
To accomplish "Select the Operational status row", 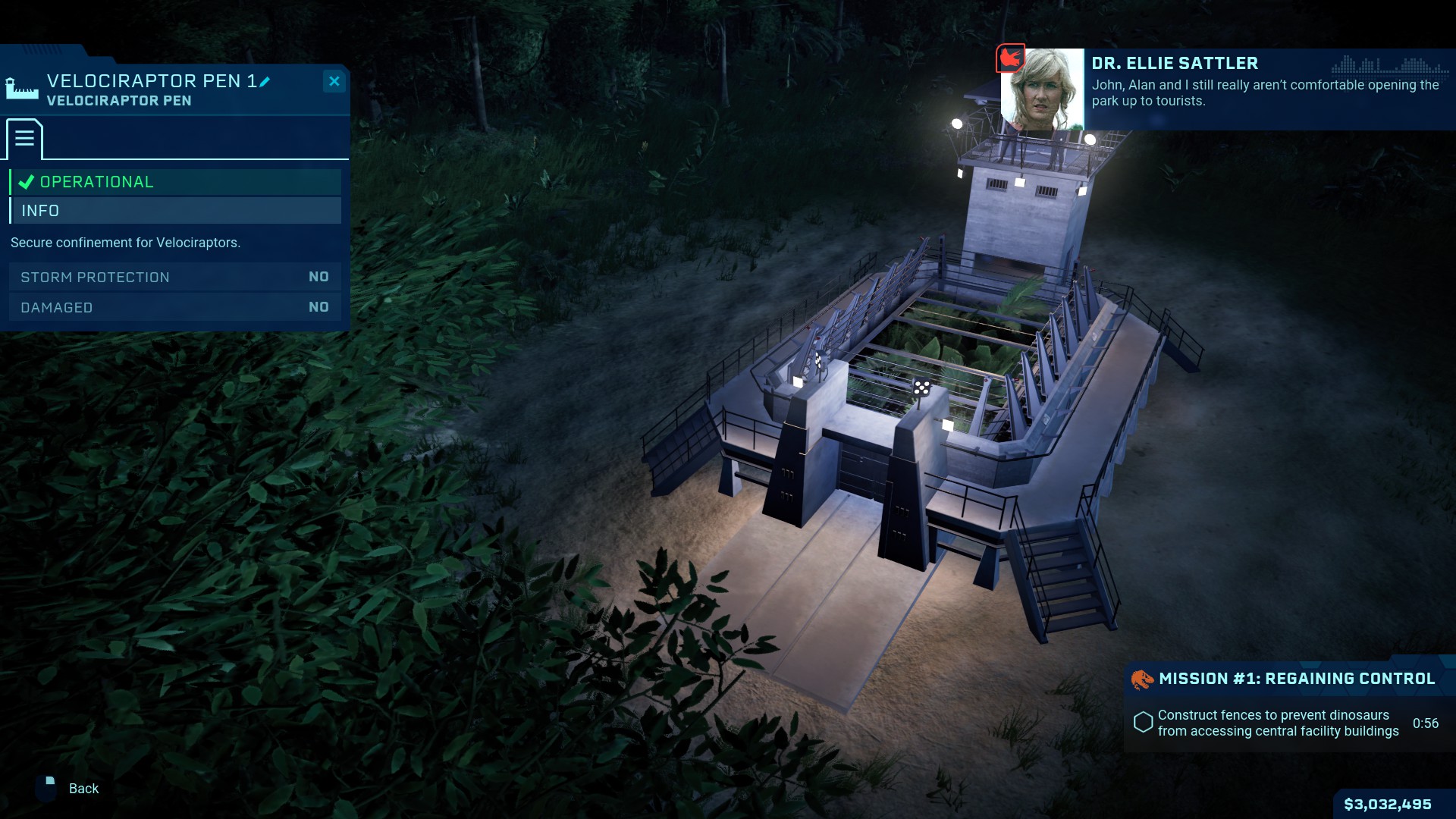I will [x=175, y=182].
